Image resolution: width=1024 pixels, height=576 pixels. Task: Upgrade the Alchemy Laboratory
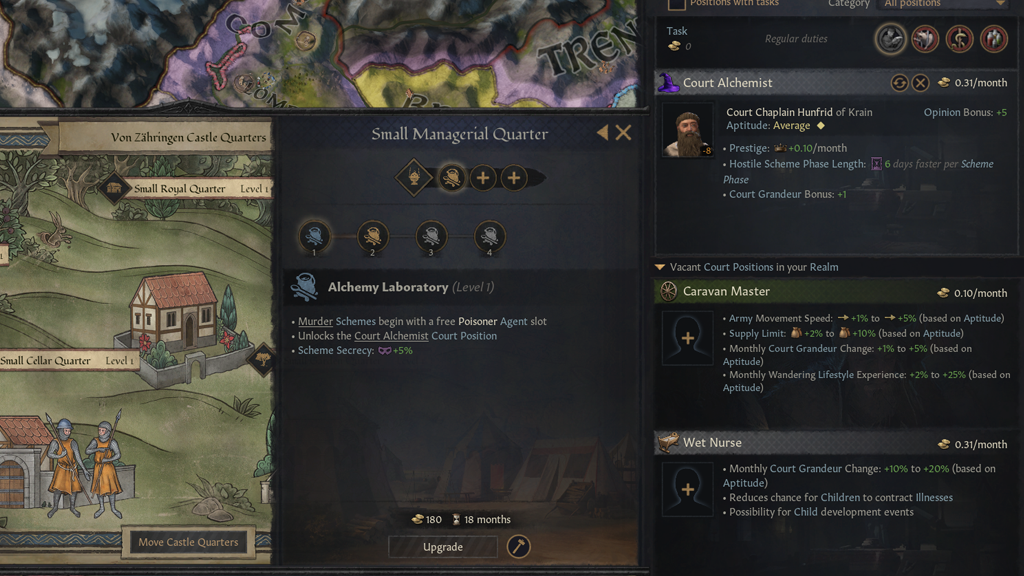[x=443, y=547]
